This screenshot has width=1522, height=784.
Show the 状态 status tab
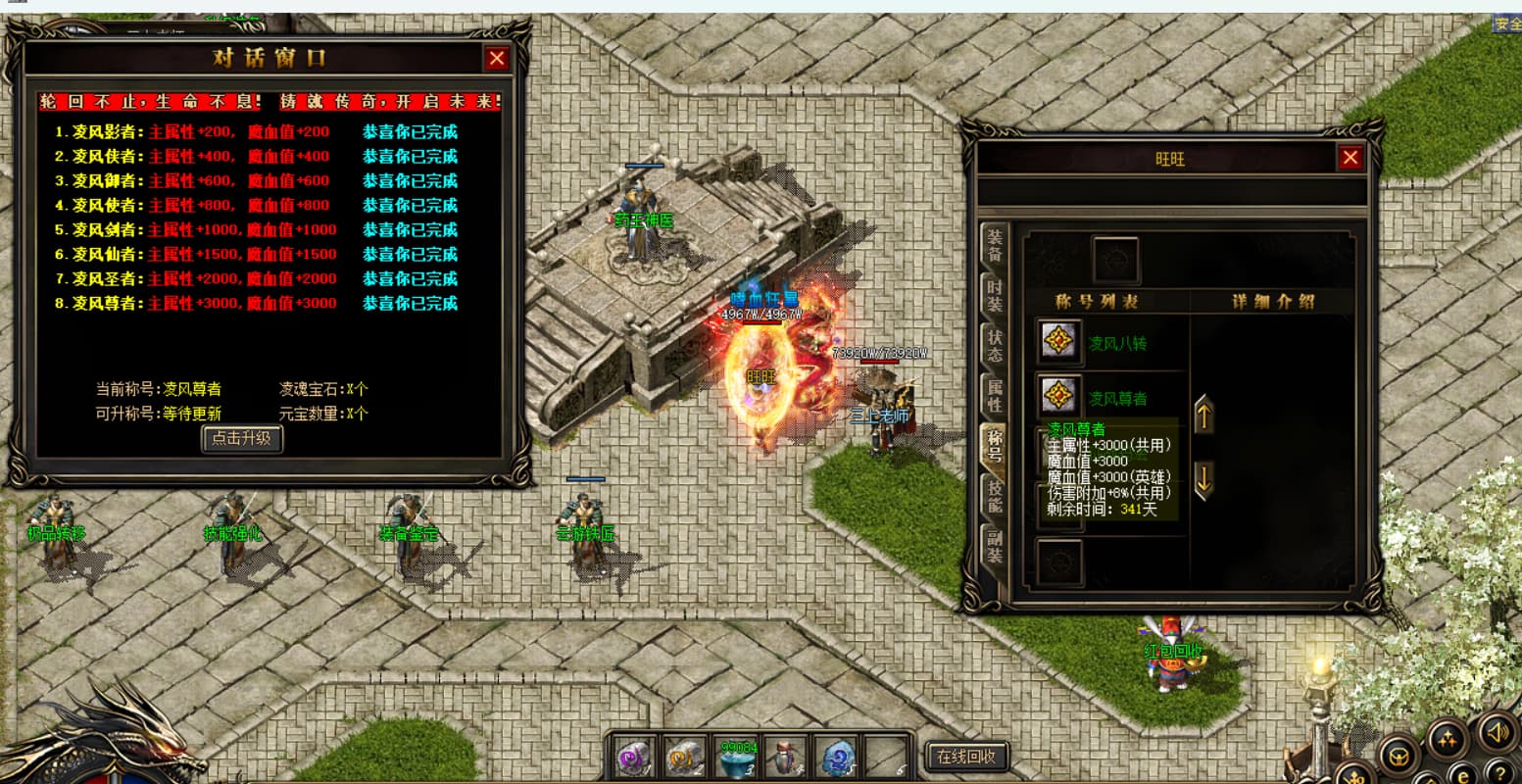(995, 345)
